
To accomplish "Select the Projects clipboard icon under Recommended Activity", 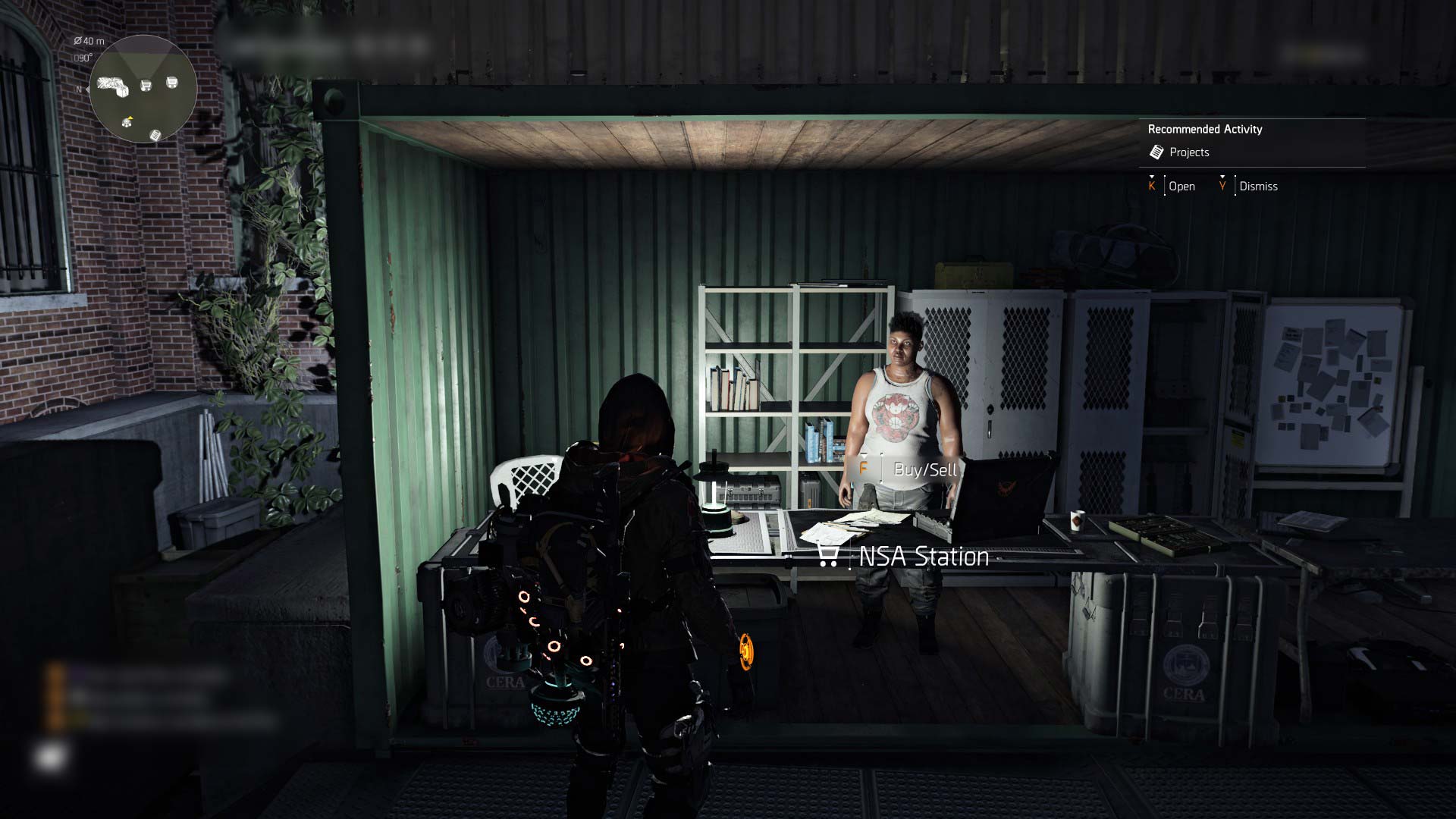I will point(1156,152).
